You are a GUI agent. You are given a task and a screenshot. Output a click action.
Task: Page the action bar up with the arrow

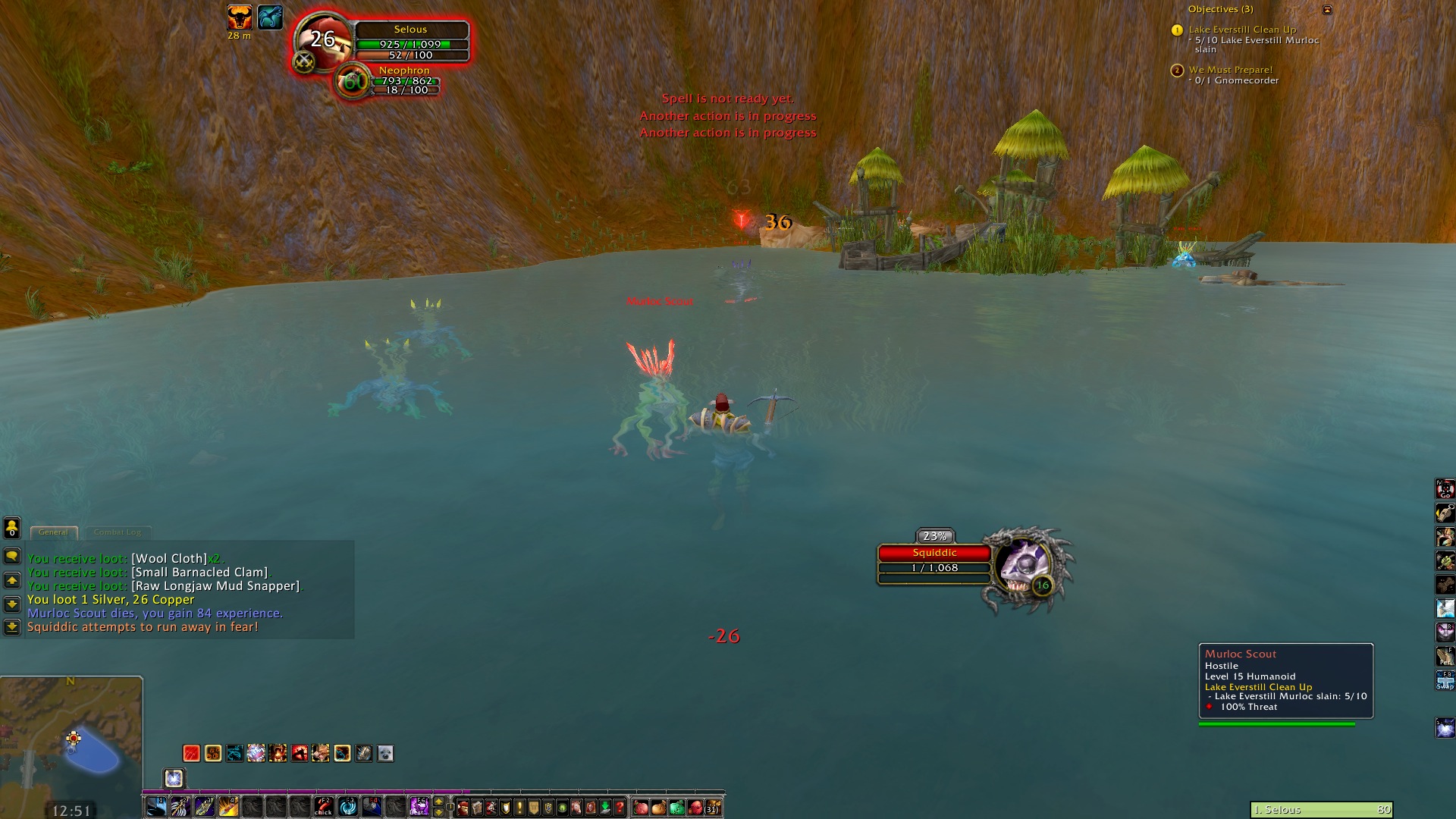(438, 802)
